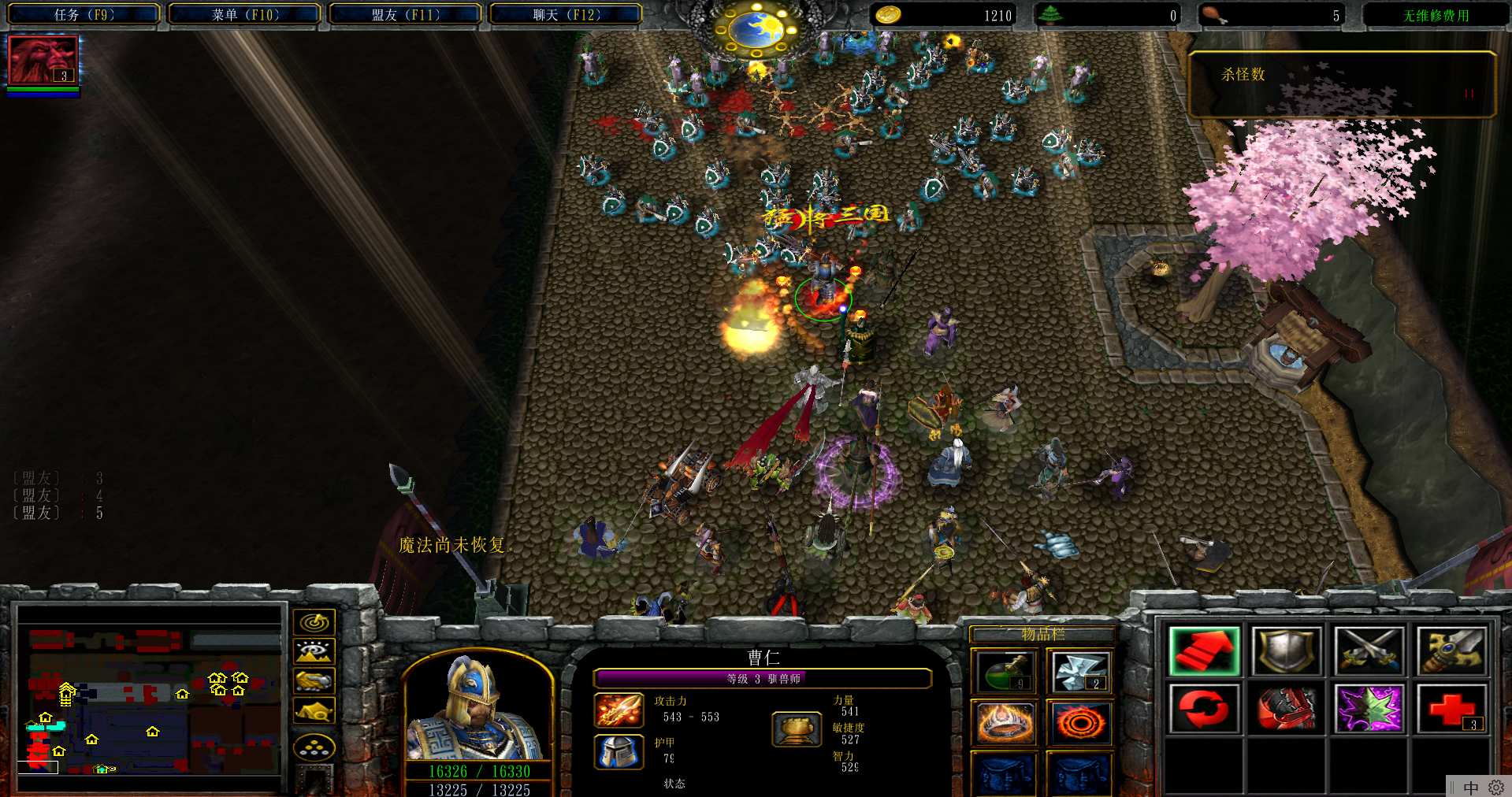Viewport: 1512px width, 797px height.
Task: Use the green potion inventory item
Action: click(1005, 672)
